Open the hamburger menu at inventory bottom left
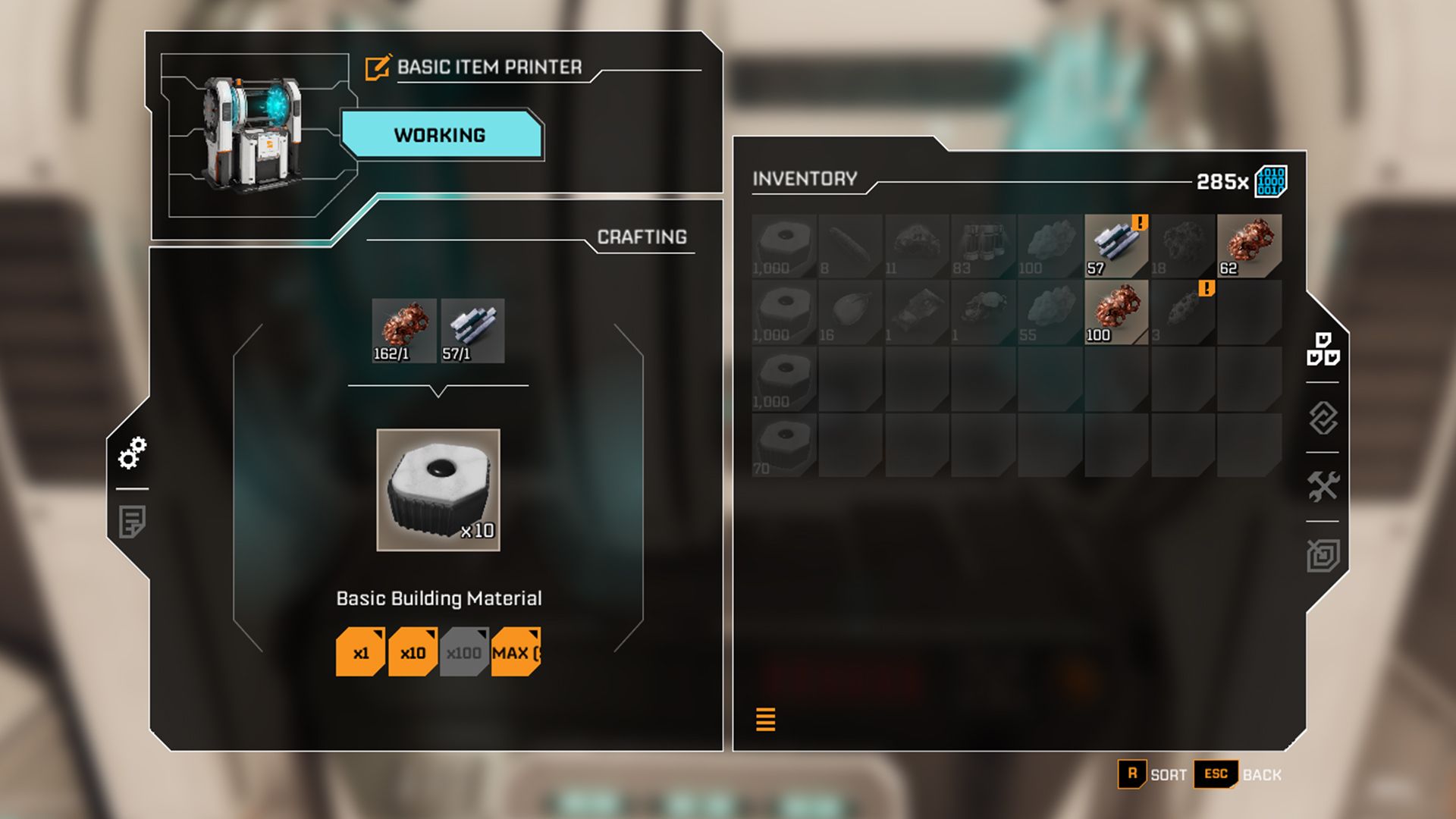Image resolution: width=1456 pixels, height=819 pixels. [x=766, y=718]
